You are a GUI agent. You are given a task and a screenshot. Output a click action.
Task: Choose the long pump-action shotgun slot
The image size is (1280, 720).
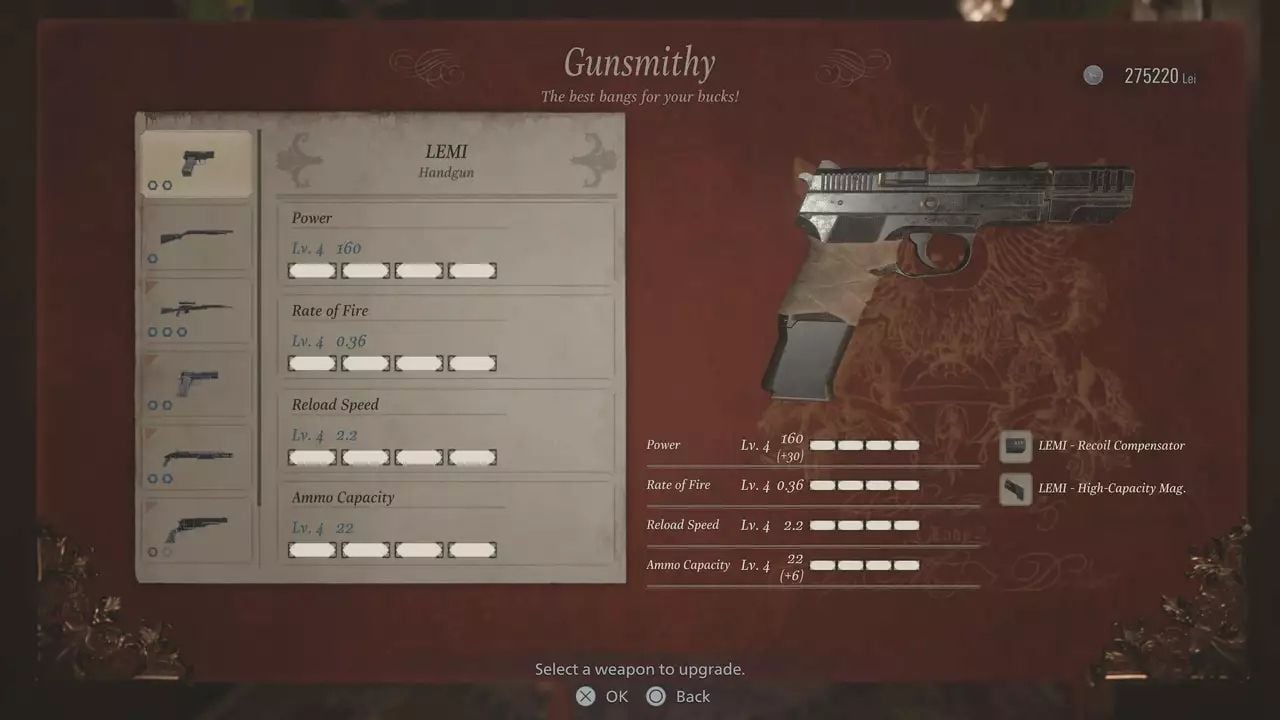coord(196,237)
